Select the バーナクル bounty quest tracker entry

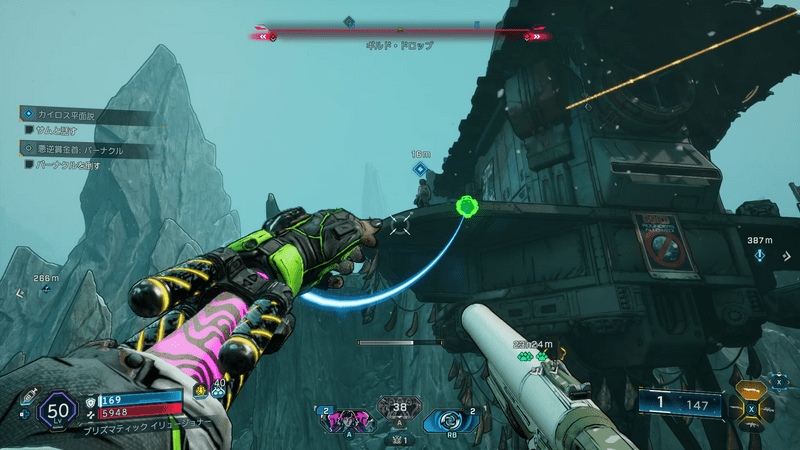(x=80, y=150)
